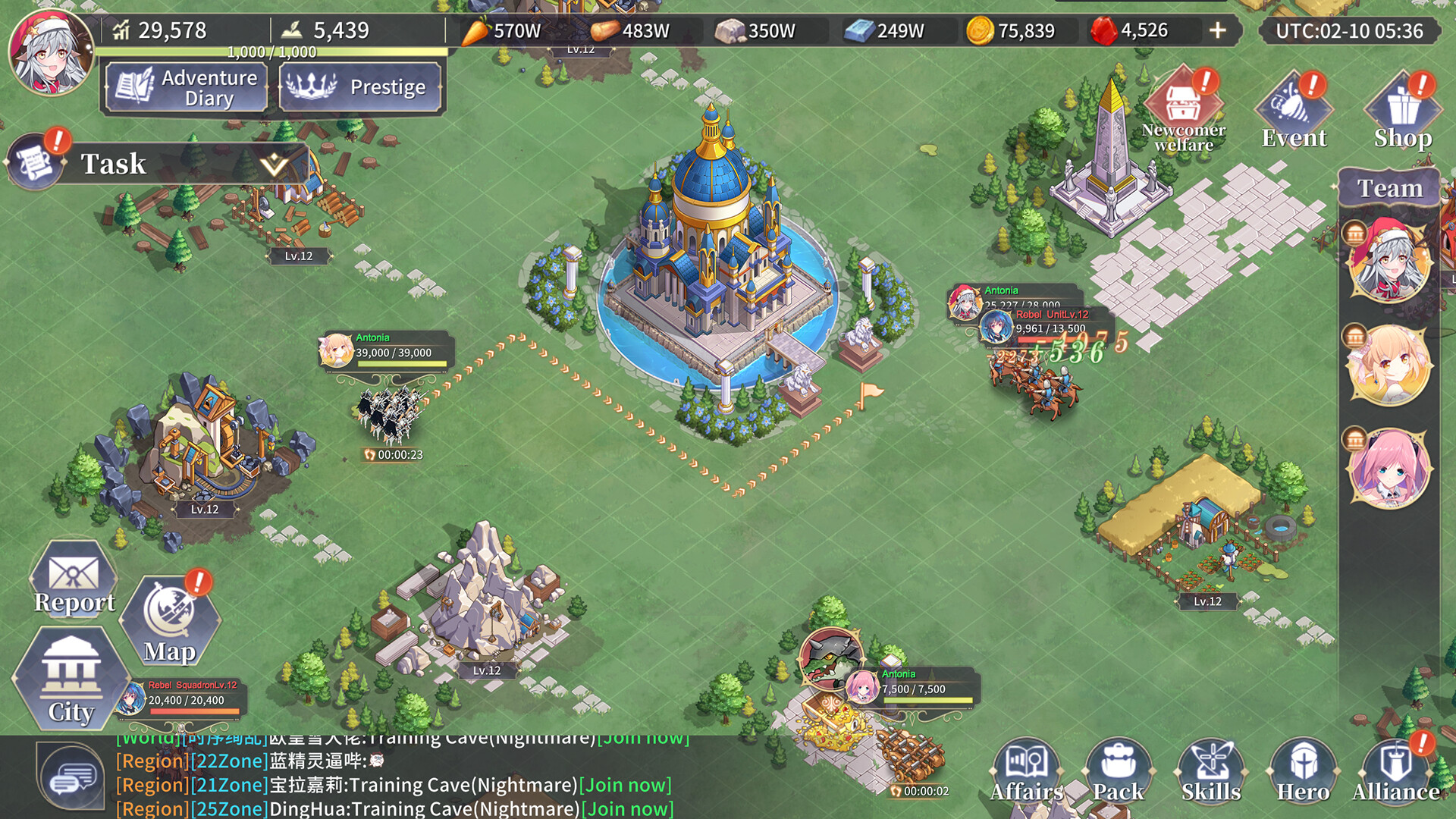
Task: Return to your City
Action: coord(72,690)
